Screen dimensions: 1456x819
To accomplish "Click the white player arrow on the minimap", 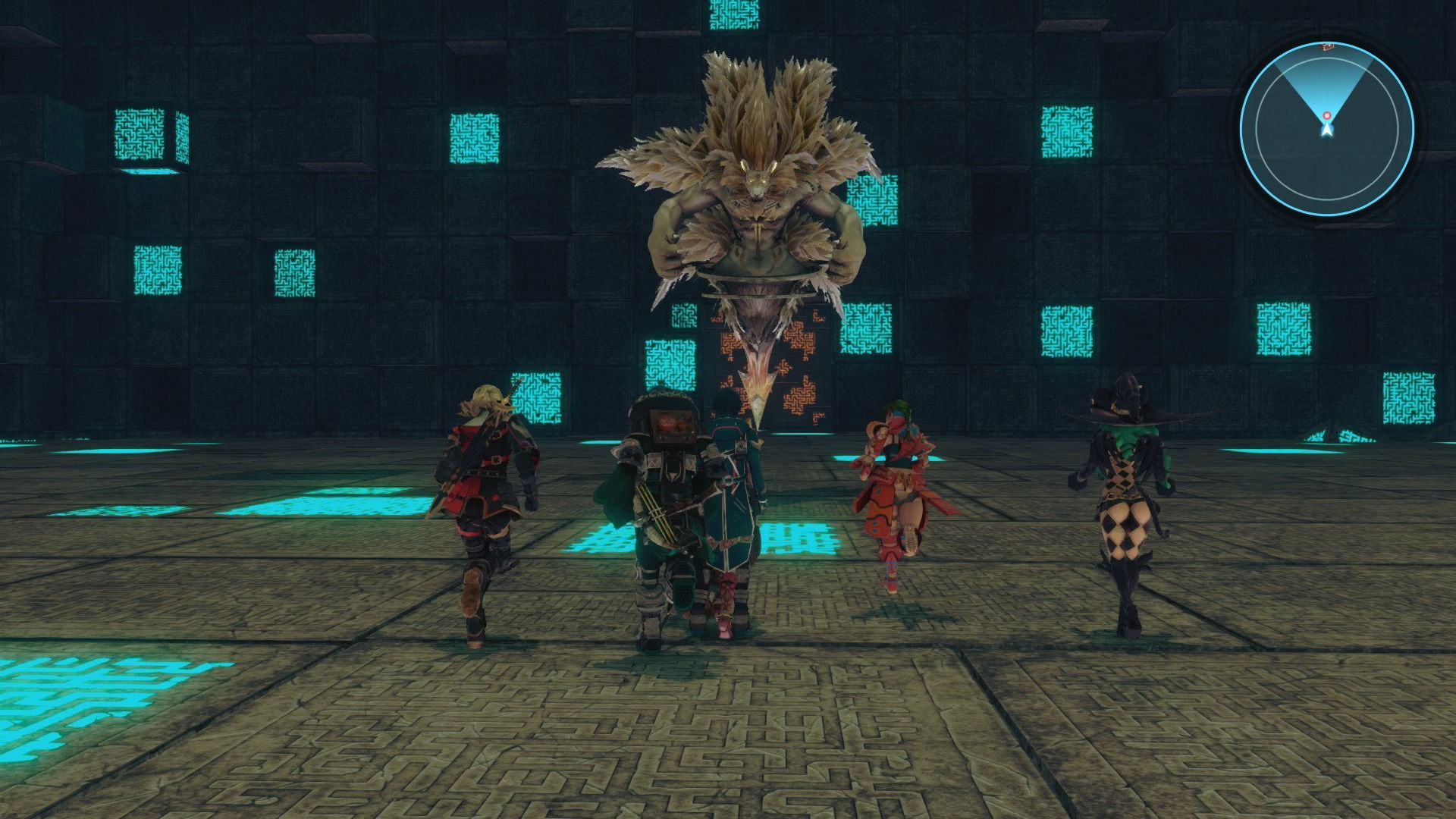I will 1326,130.
